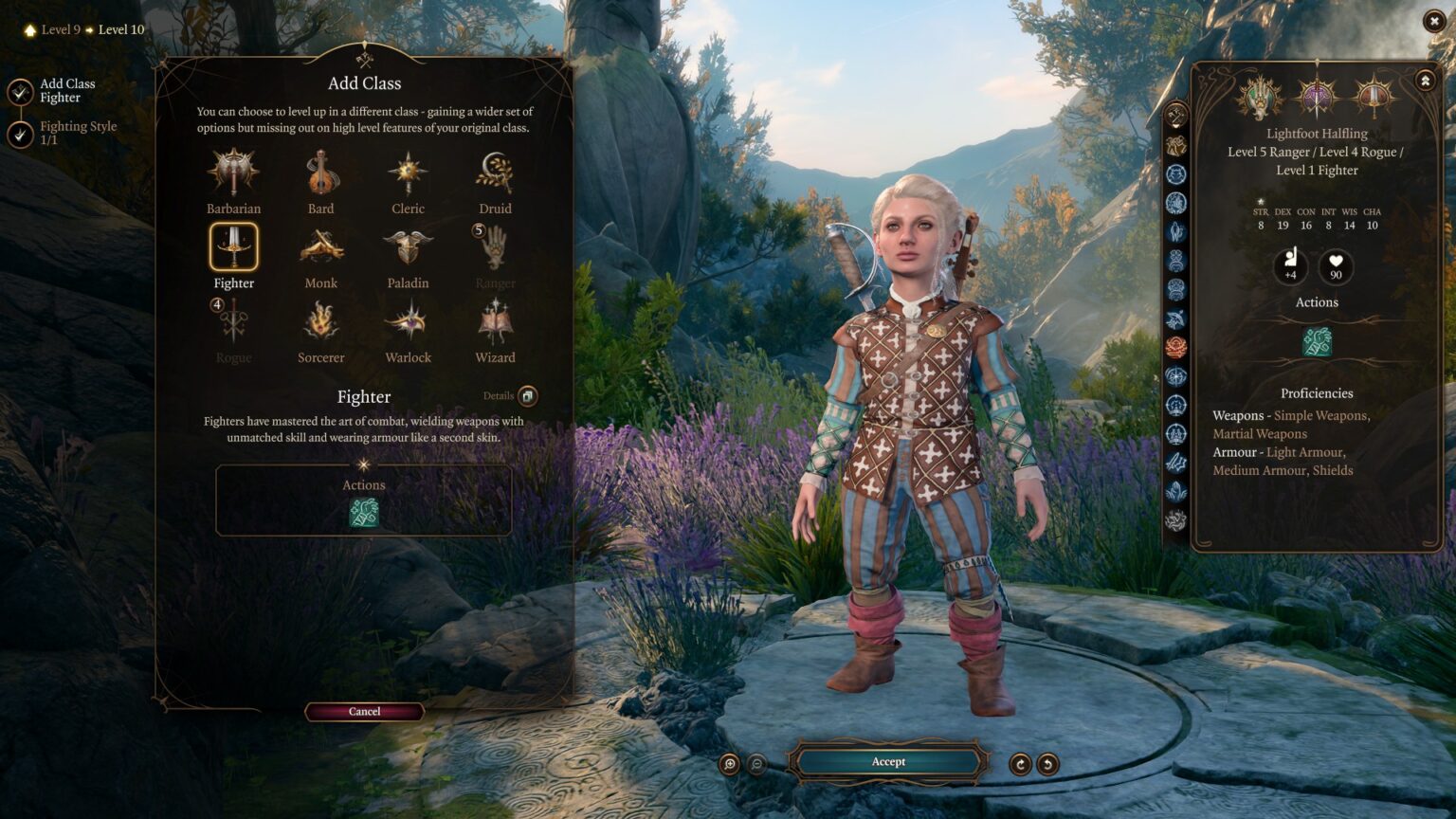Choose the Fighter class

click(x=233, y=247)
